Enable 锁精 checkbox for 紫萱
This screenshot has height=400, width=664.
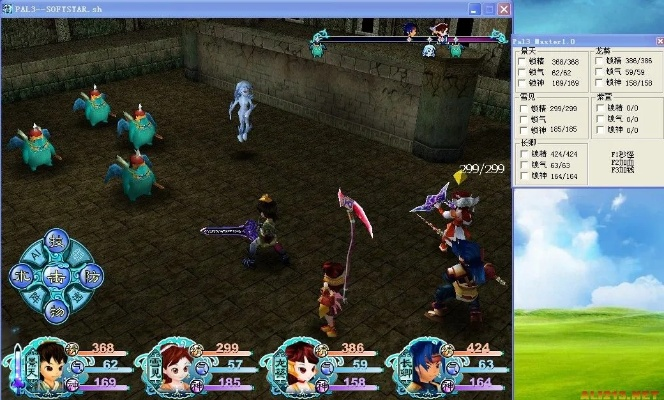click(598, 108)
